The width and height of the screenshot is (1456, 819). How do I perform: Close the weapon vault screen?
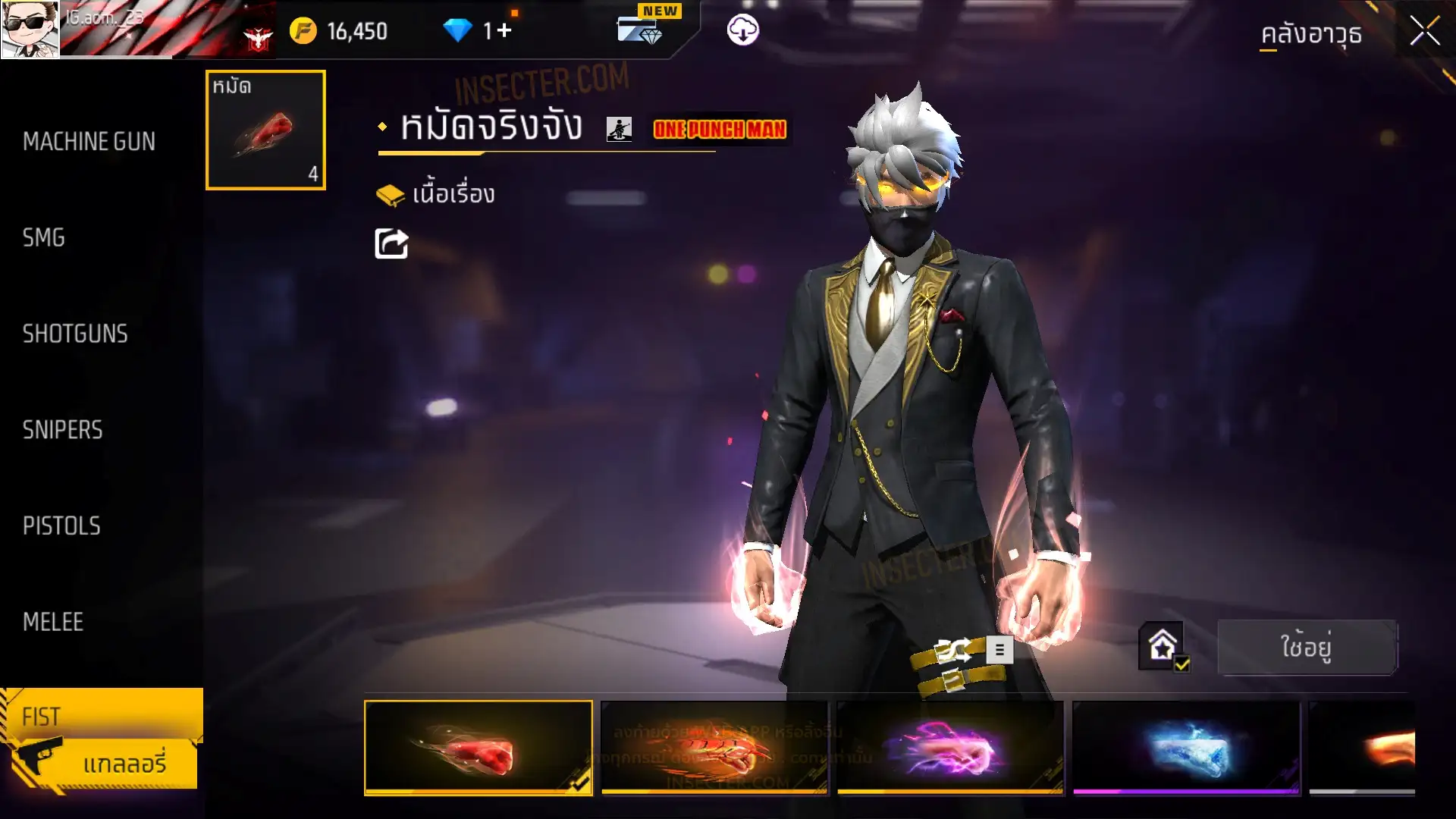[x=1424, y=32]
